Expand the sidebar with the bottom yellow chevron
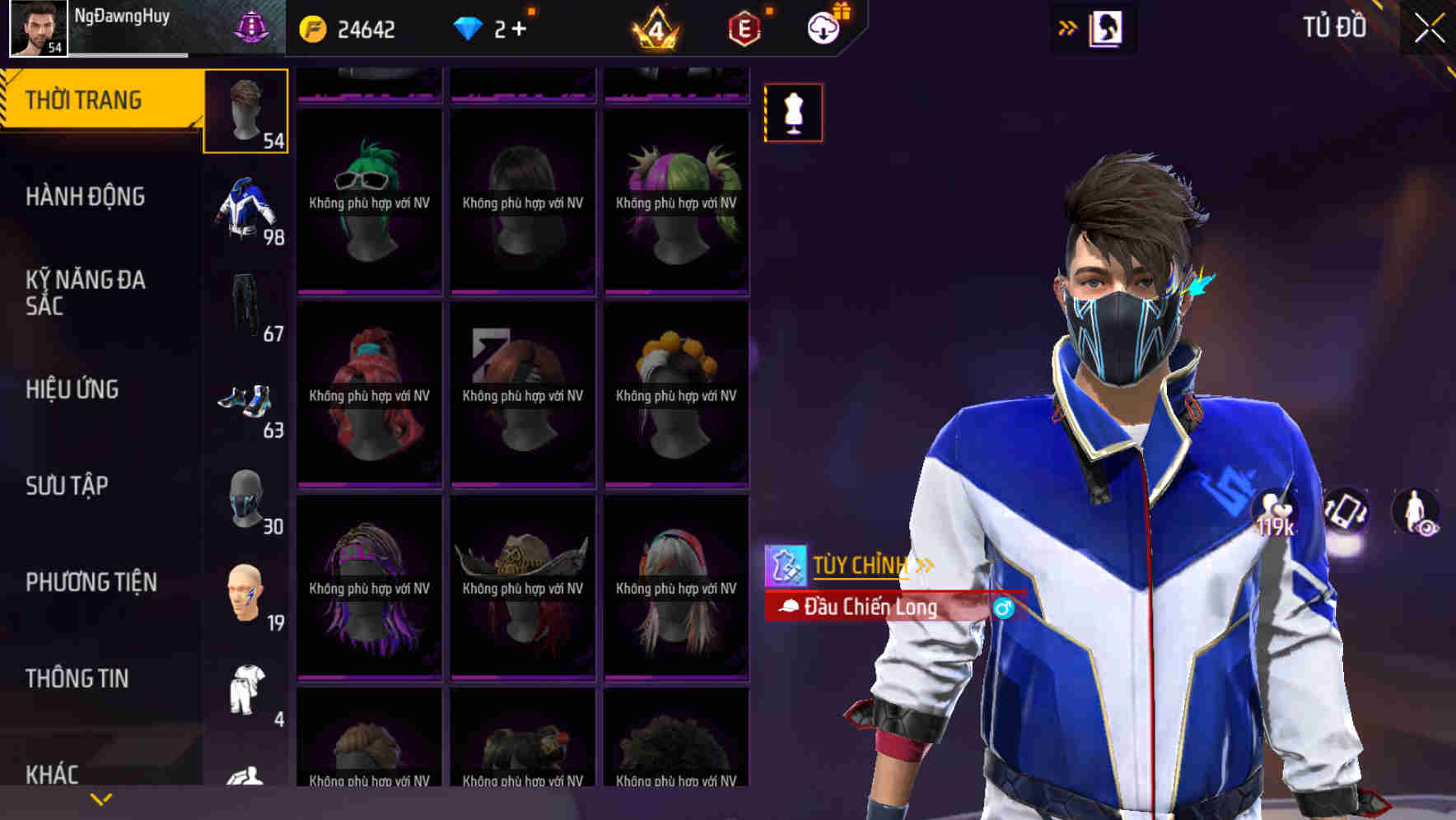Image resolution: width=1456 pixels, height=820 pixels. pyautogui.click(x=99, y=797)
